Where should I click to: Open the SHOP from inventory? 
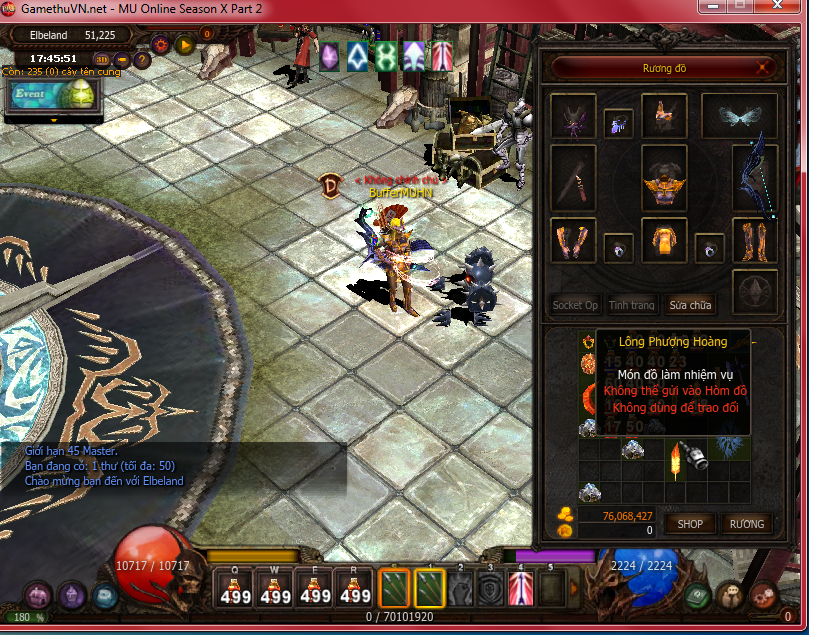[690, 523]
